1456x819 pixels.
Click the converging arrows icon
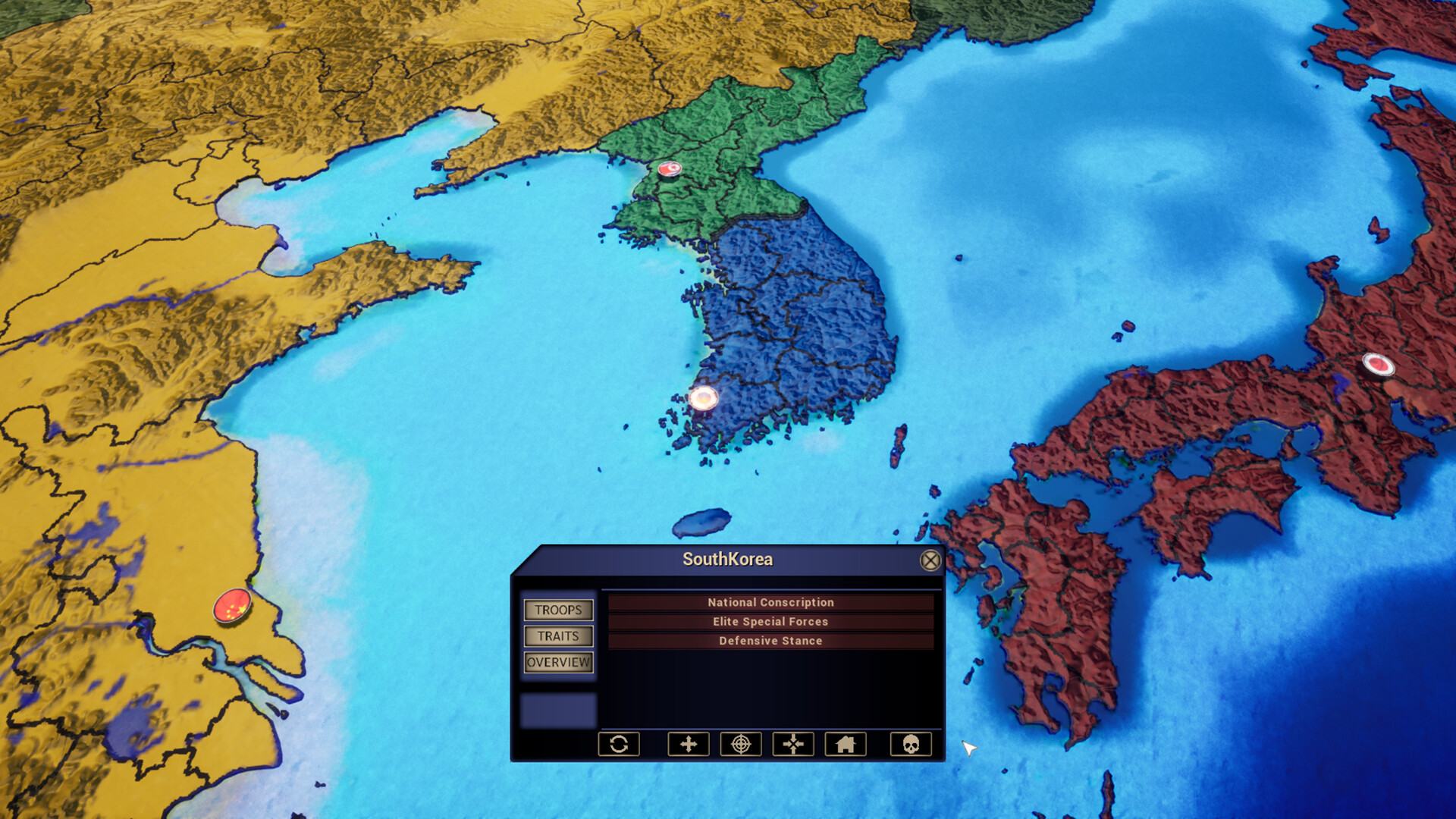tap(794, 745)
